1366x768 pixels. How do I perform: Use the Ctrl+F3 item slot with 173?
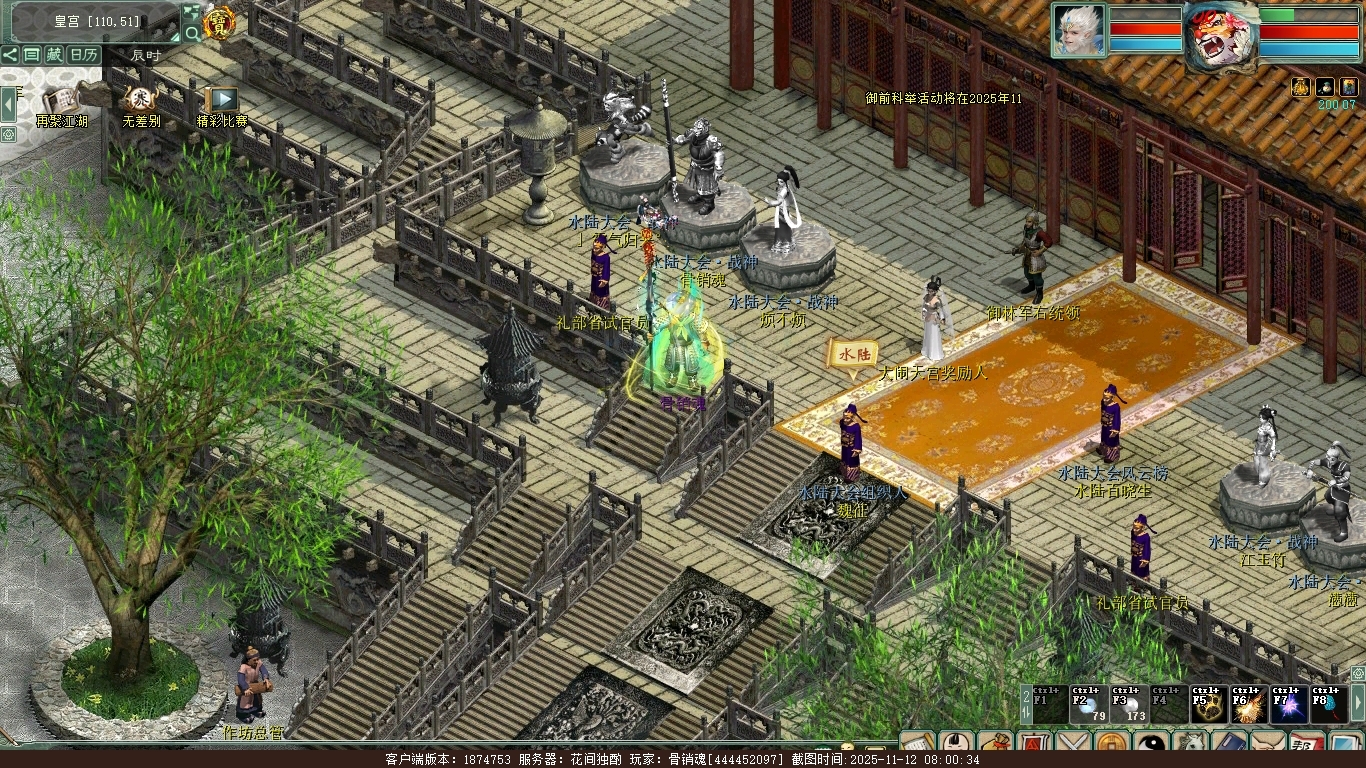pyautogui.click(x=1129, y=705)
